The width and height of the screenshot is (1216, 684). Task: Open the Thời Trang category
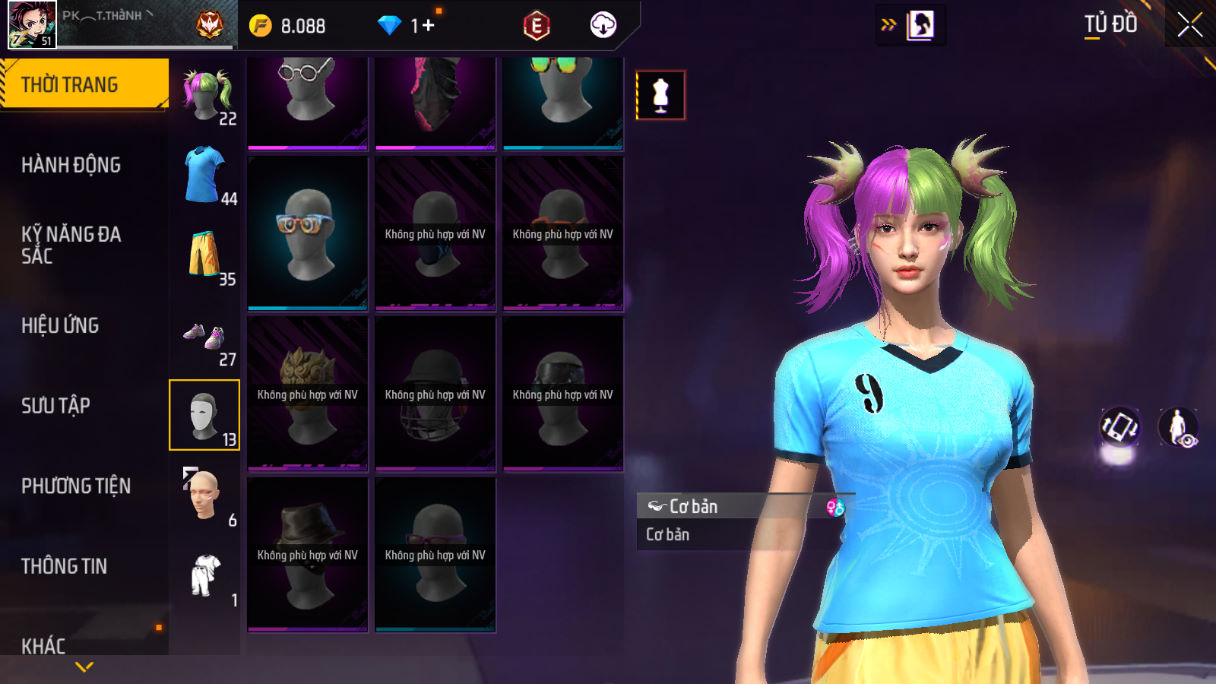pyautogui.click(x=84, y=85)
